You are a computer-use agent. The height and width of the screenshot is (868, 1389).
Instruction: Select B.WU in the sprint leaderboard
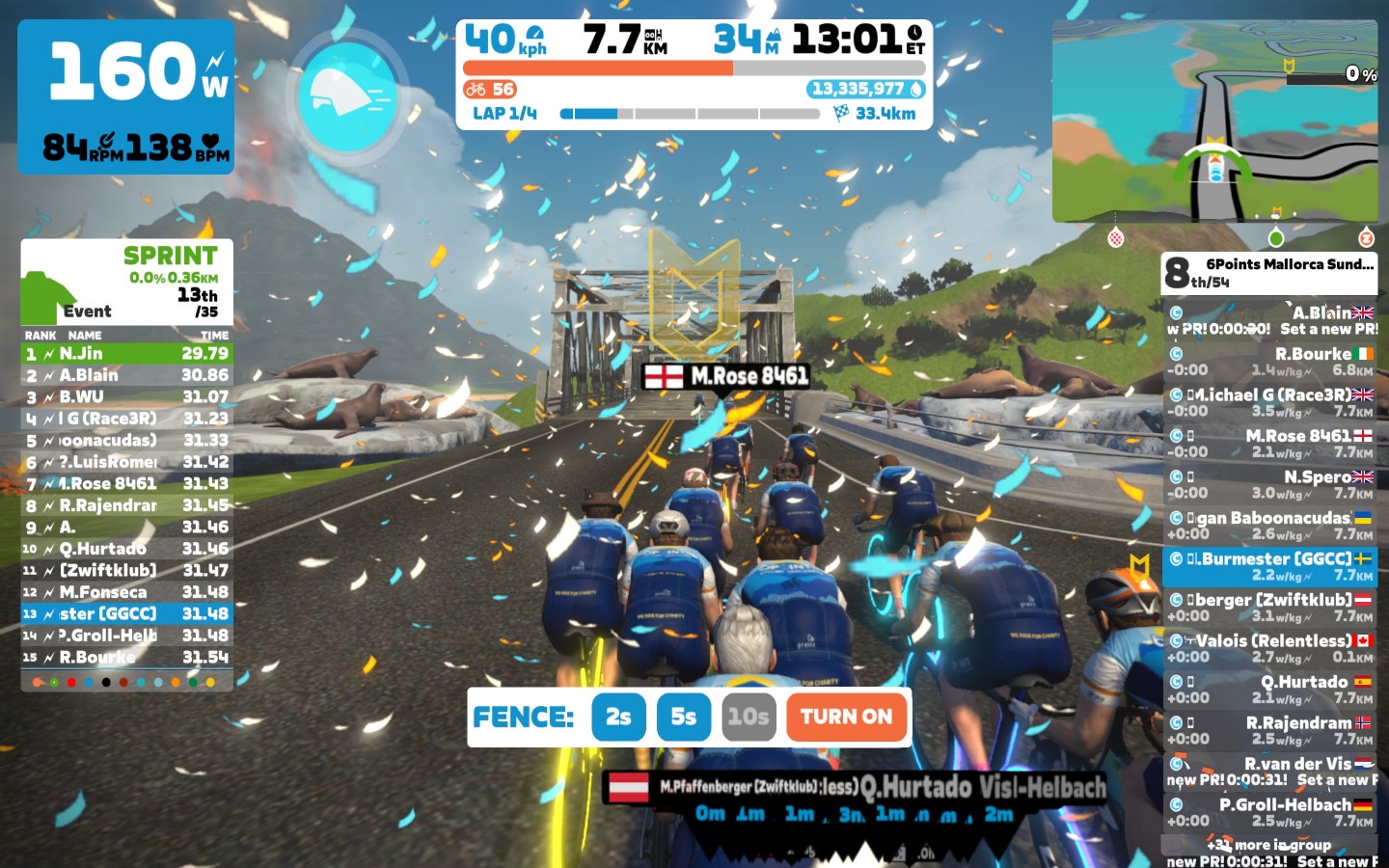[x=126, y=397]
